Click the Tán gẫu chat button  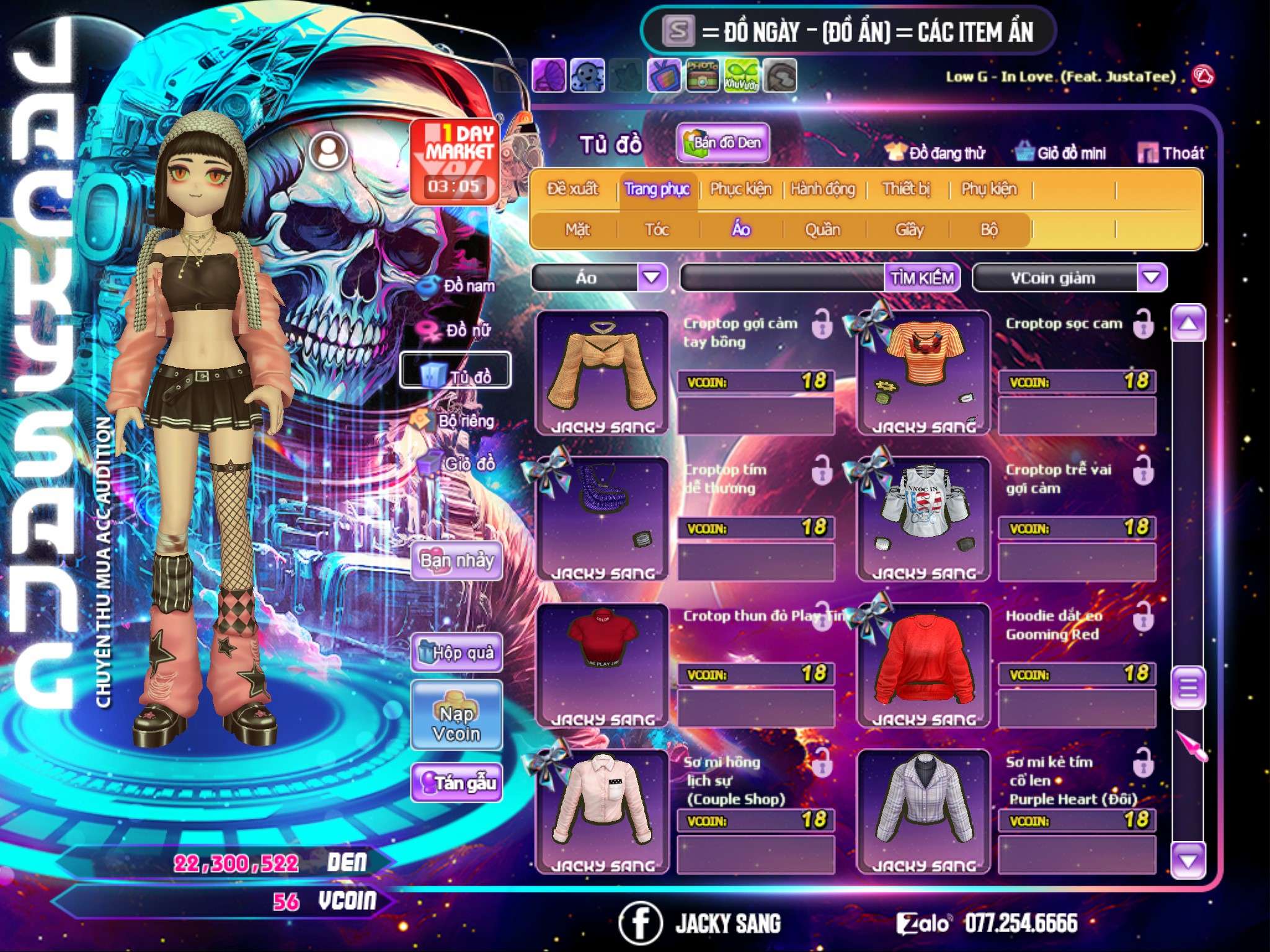[x=457, y=783]
